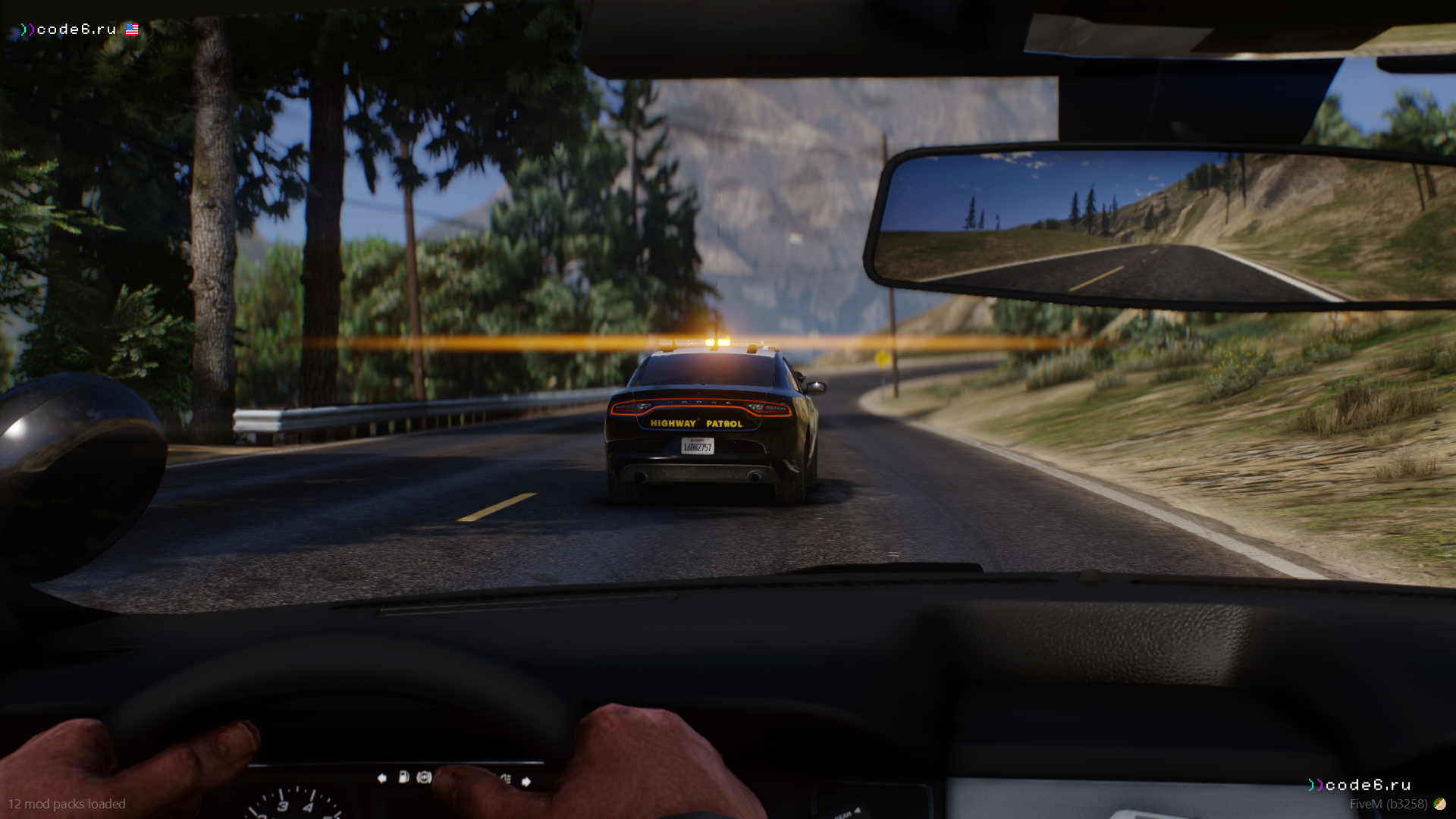Viewport: 1456px width, 819px height.
Task: Select the round FiveM build icon
Action: point(1439,804)
